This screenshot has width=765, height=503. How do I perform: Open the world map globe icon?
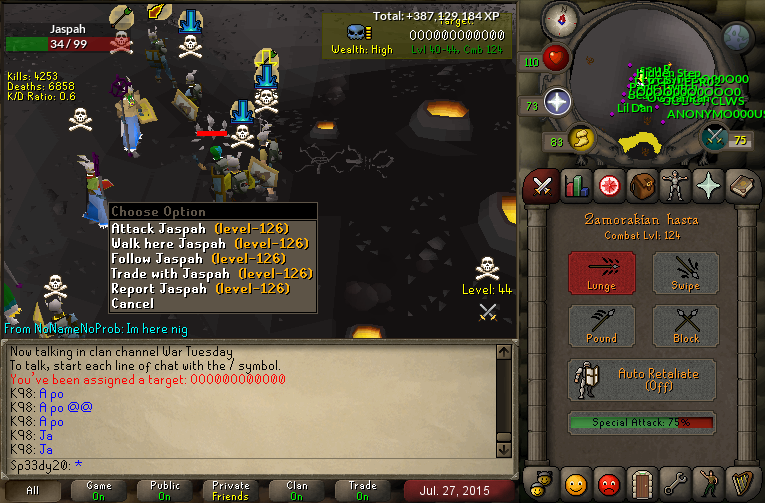click(737, 37)
